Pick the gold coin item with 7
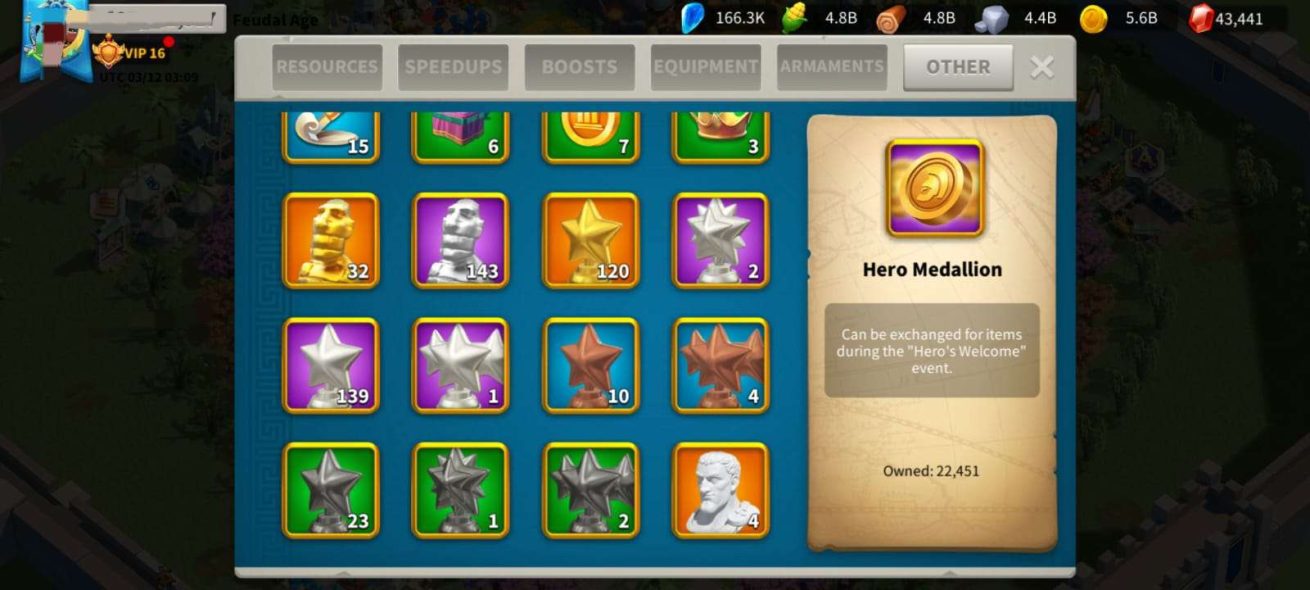Image resolution: width=1310 pixels, height=590 pixels. click(591, 136)
